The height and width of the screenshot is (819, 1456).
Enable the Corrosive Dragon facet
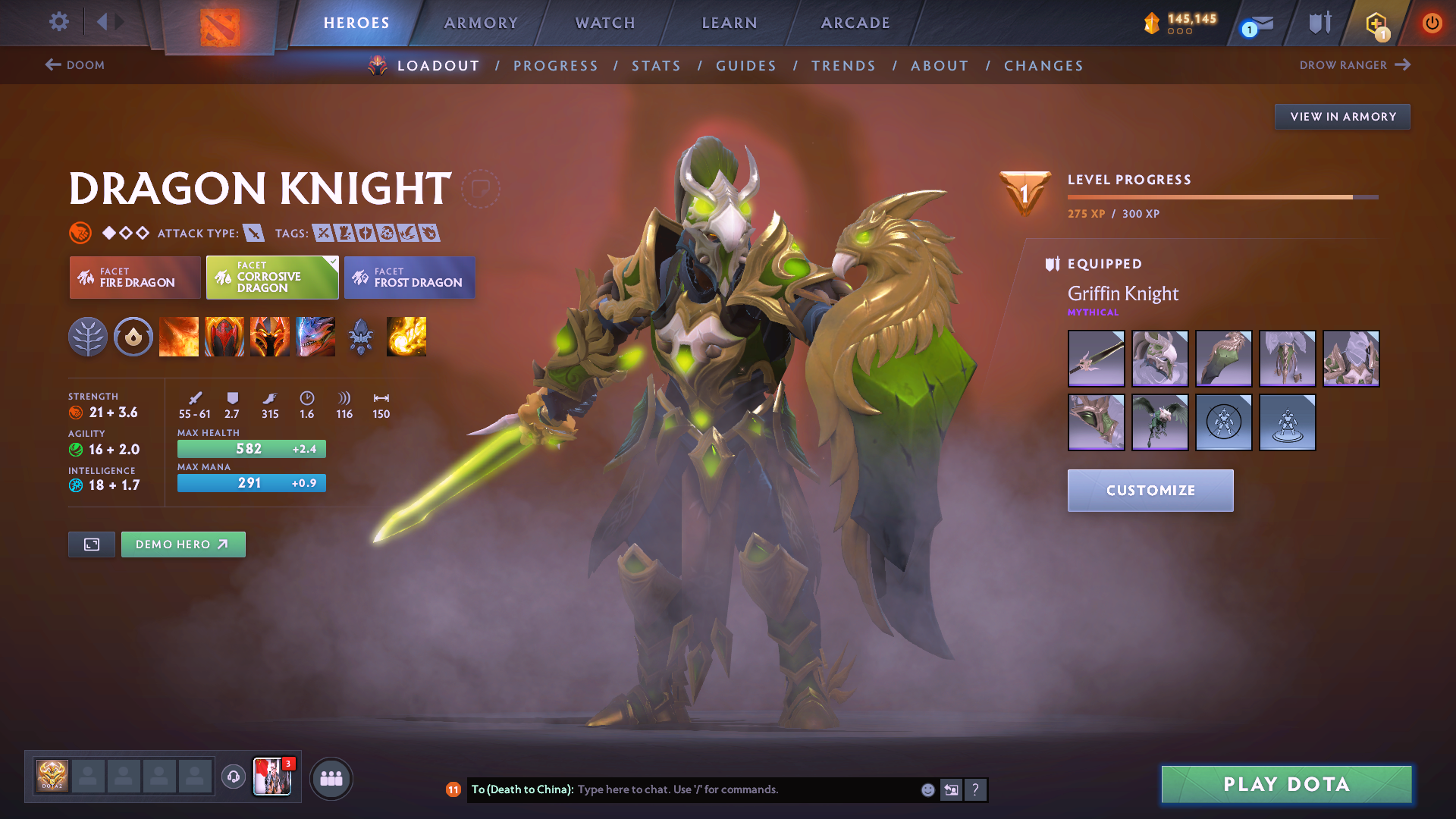[271, 278]
